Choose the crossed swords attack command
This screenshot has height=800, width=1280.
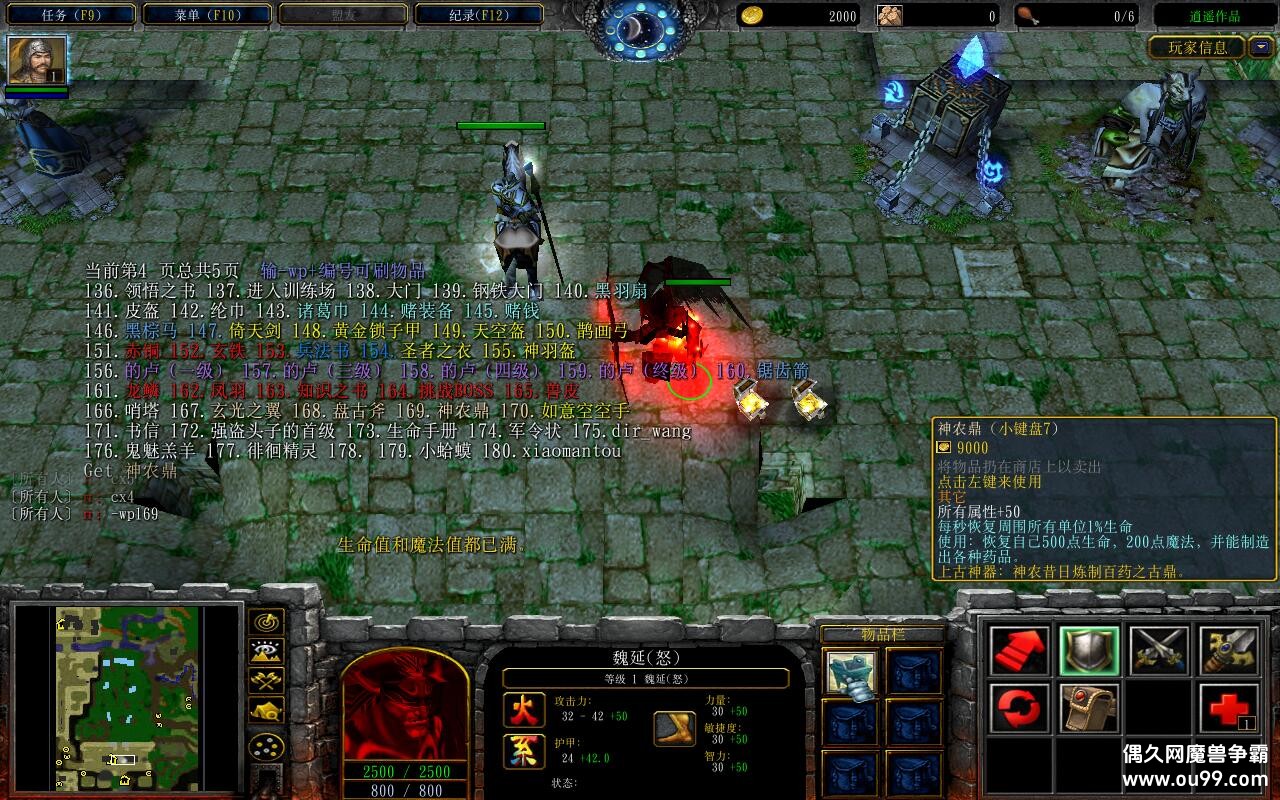(1158, 651)
